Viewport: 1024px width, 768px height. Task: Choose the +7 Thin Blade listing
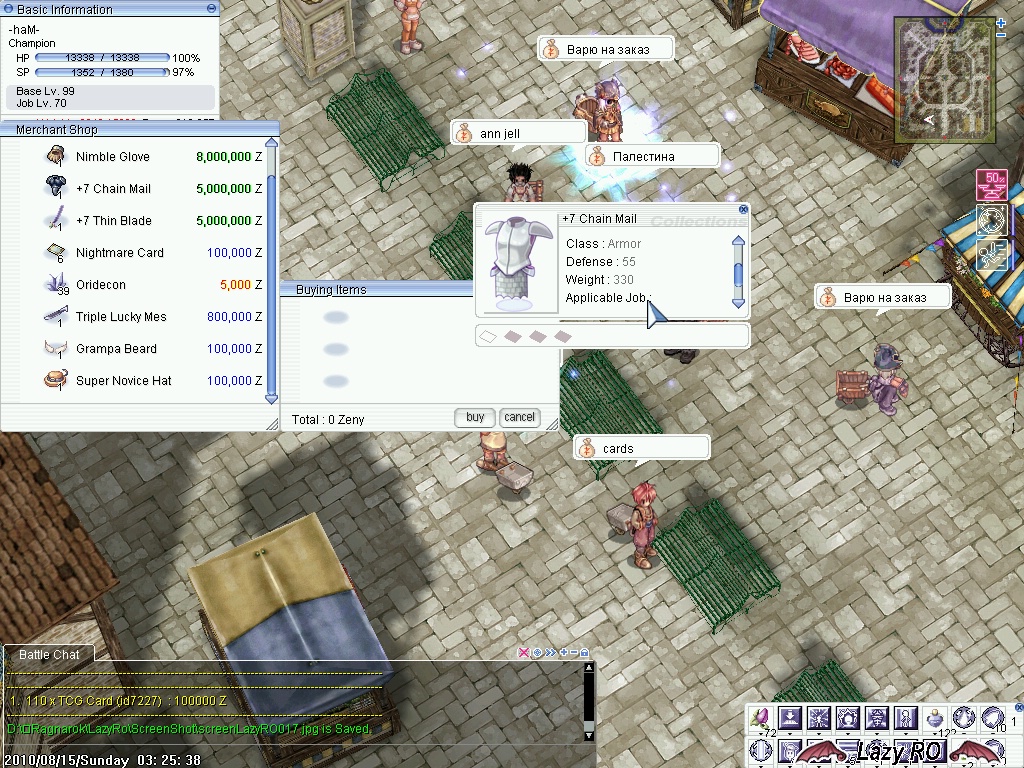pyautogui.click(x=114, y=221)
